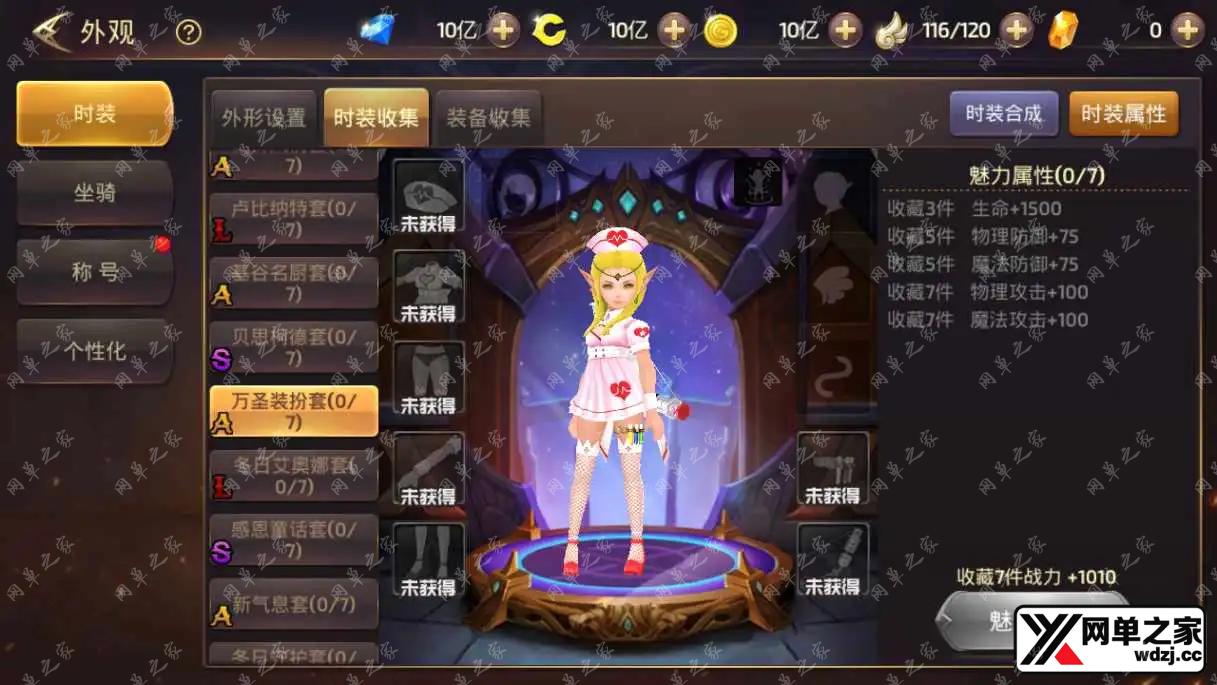Image resolution: width=1217 pixels, height=685 pixels.
Task: Open the question mark help icon
Action: click(x=188, y=32)
